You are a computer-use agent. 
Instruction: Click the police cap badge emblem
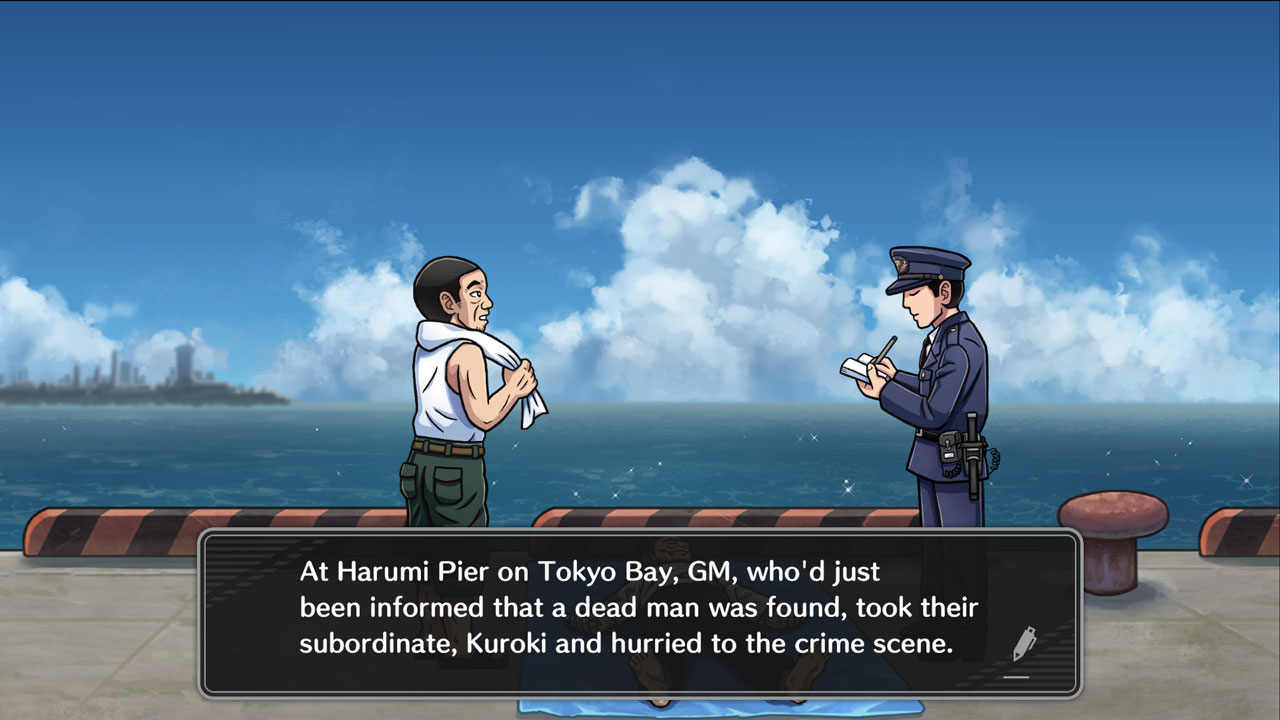(902, 264)
